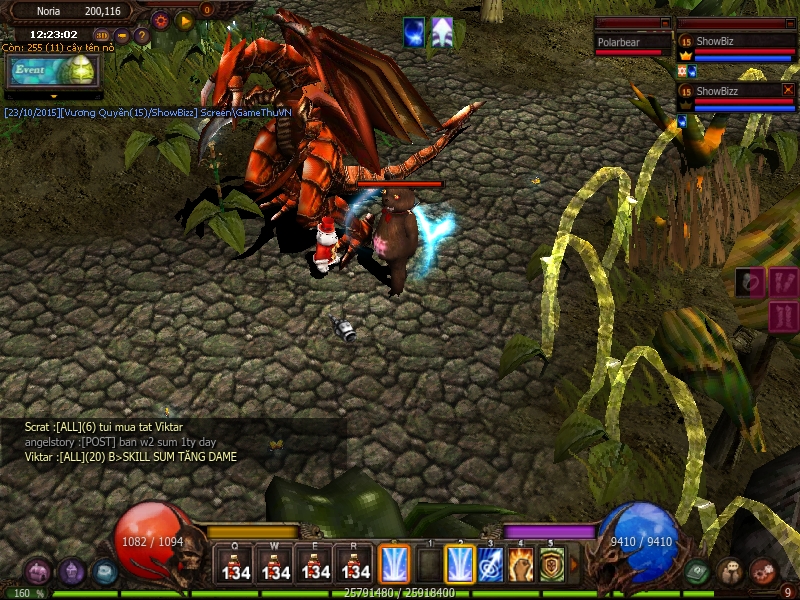Activate the flaming fist skill in slot 4

point(521,564)
